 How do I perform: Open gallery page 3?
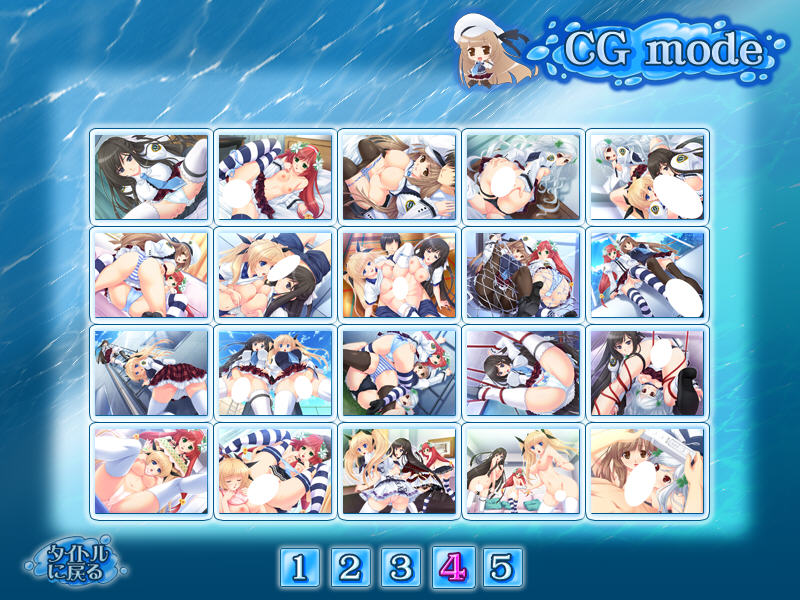point(400,568)
